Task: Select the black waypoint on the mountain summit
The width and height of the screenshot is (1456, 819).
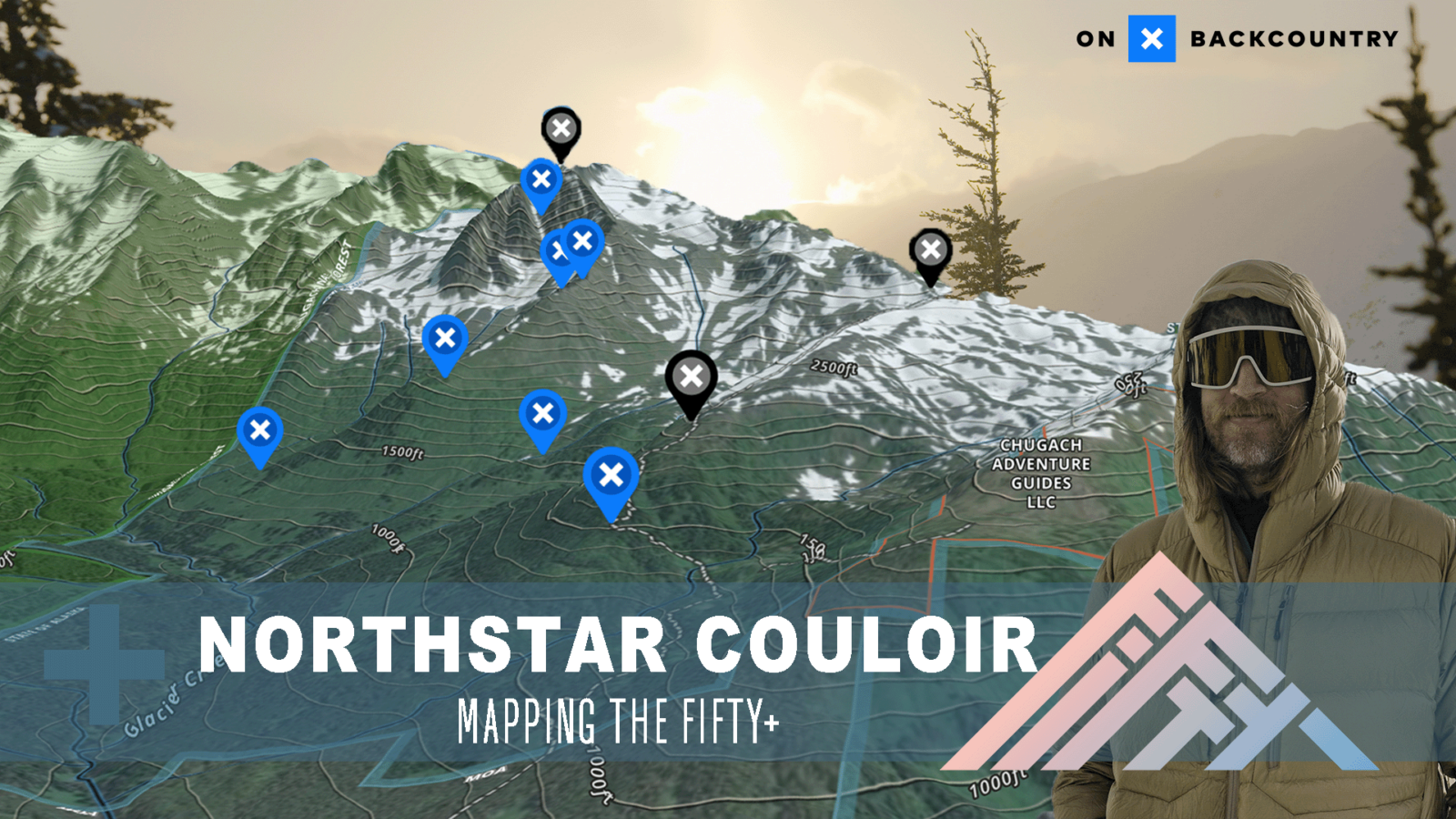Action: (561, 129)
